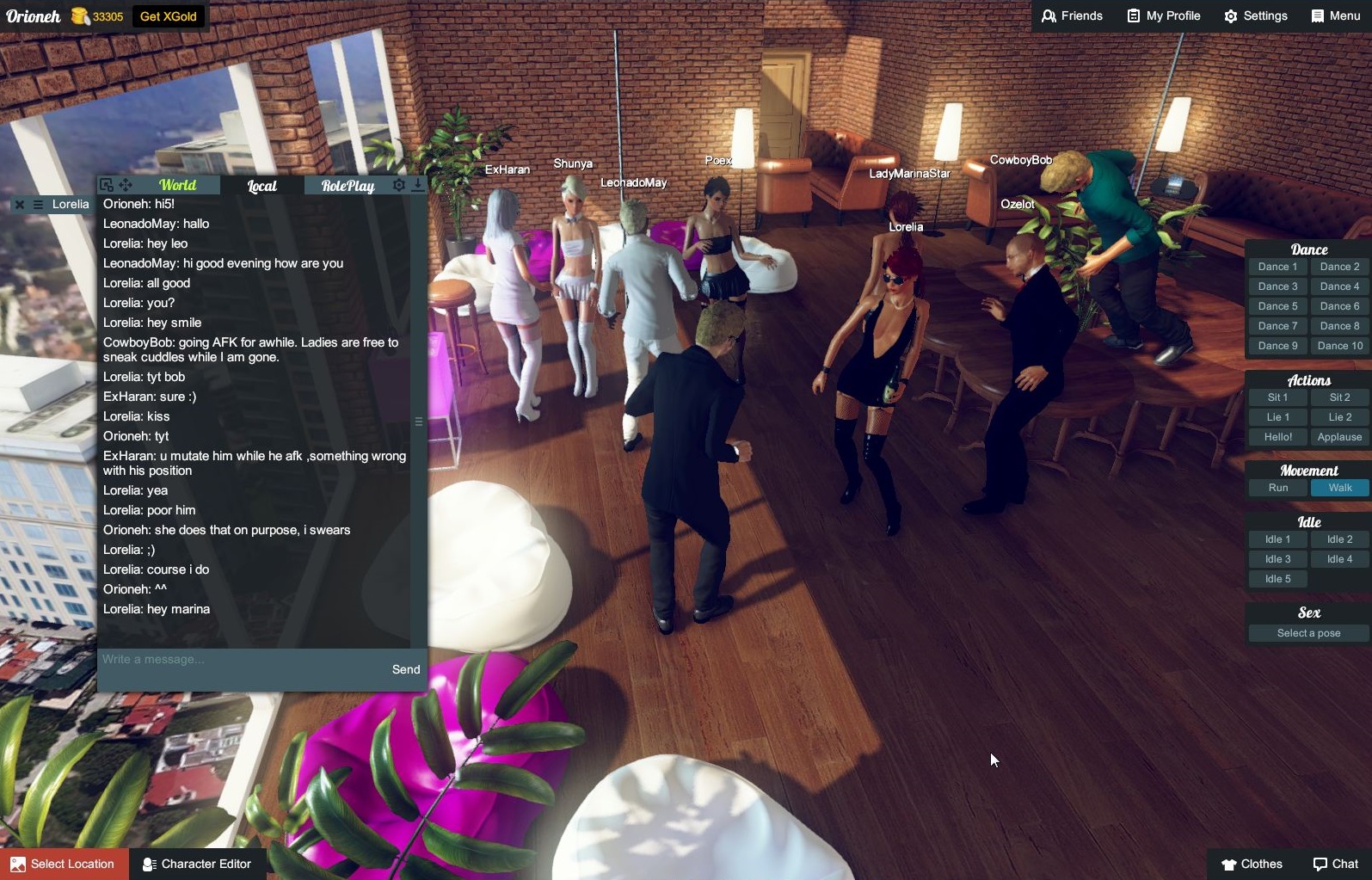Click the pop-out chat window icon
The height and width of the screenshot is (880, 1372).
pyautogui.click(x=105, y=183)
